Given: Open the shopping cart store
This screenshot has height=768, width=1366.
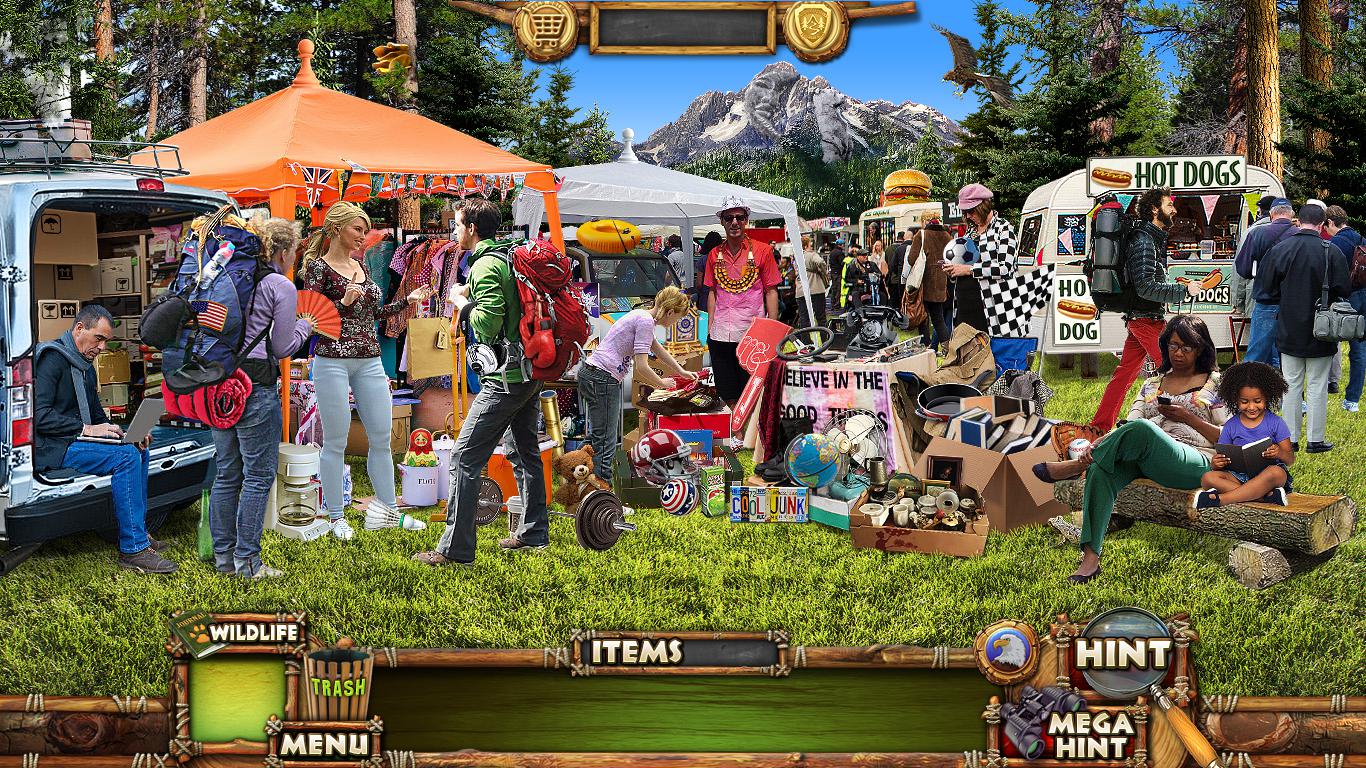Looking at the screenshot, I should [x=546, y=29].
